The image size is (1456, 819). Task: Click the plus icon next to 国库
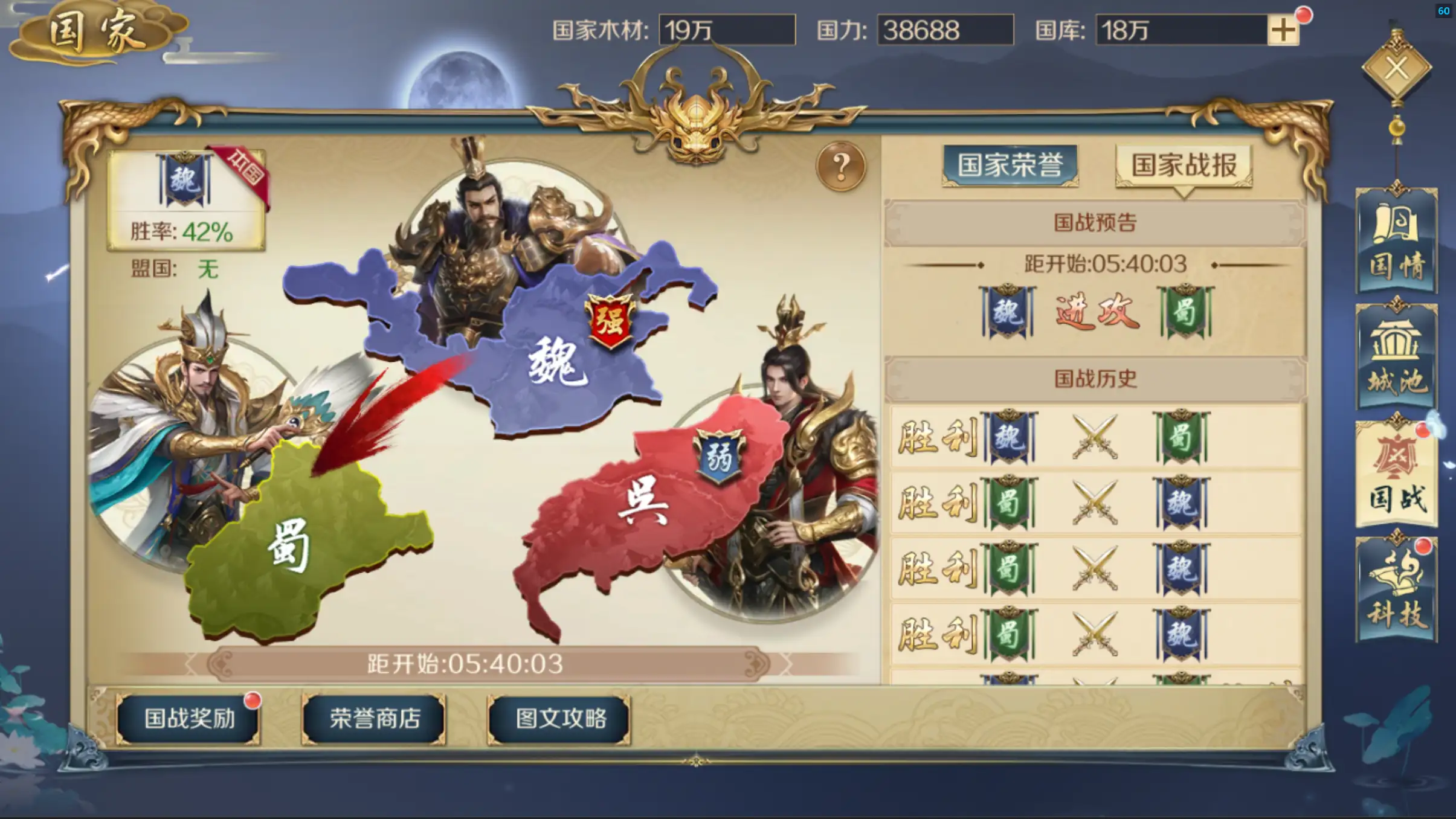1283,30
